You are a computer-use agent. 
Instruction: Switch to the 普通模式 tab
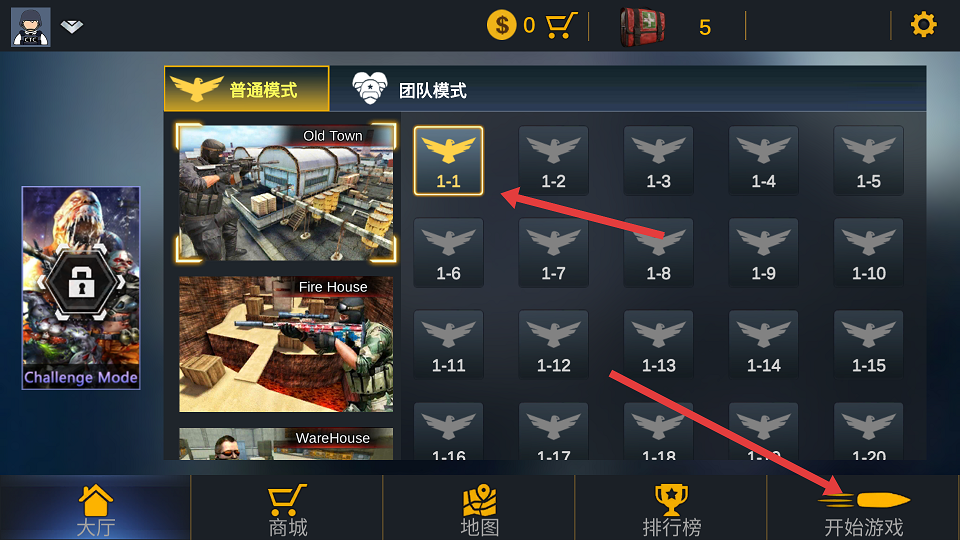[246, 89]
